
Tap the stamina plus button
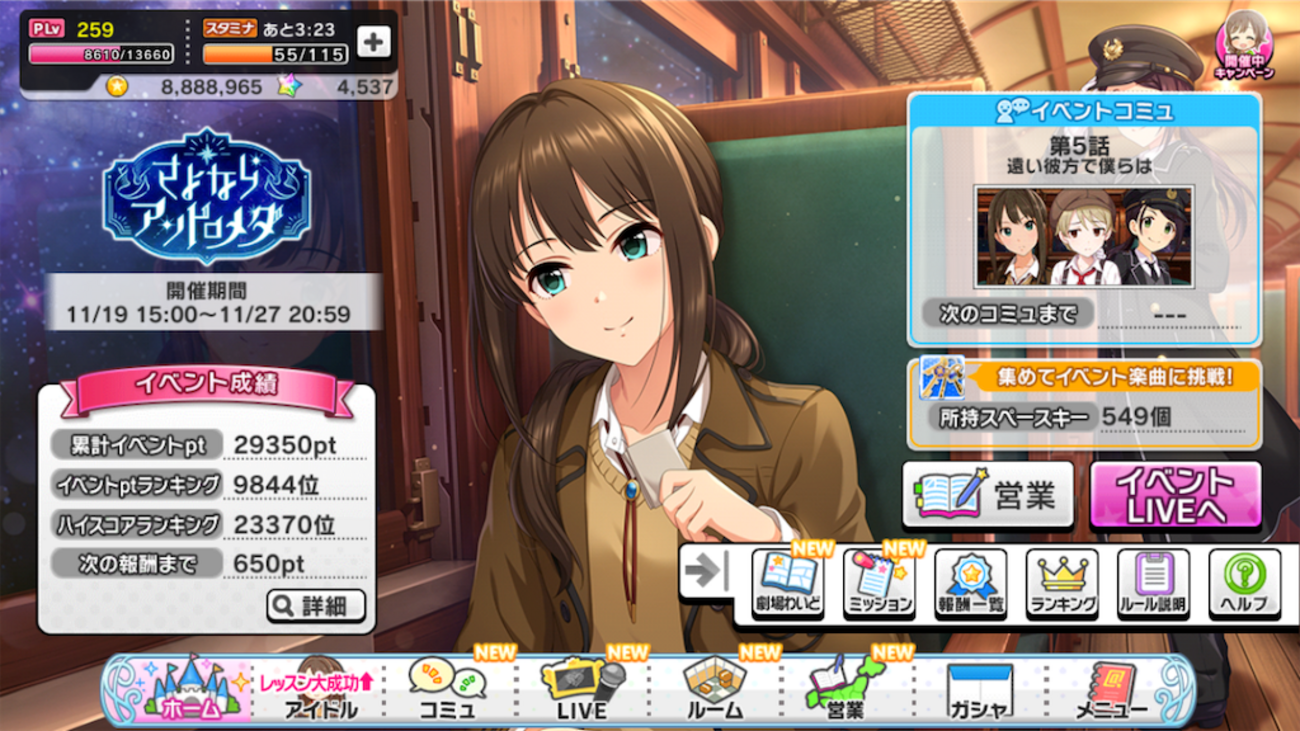(373, 42)
